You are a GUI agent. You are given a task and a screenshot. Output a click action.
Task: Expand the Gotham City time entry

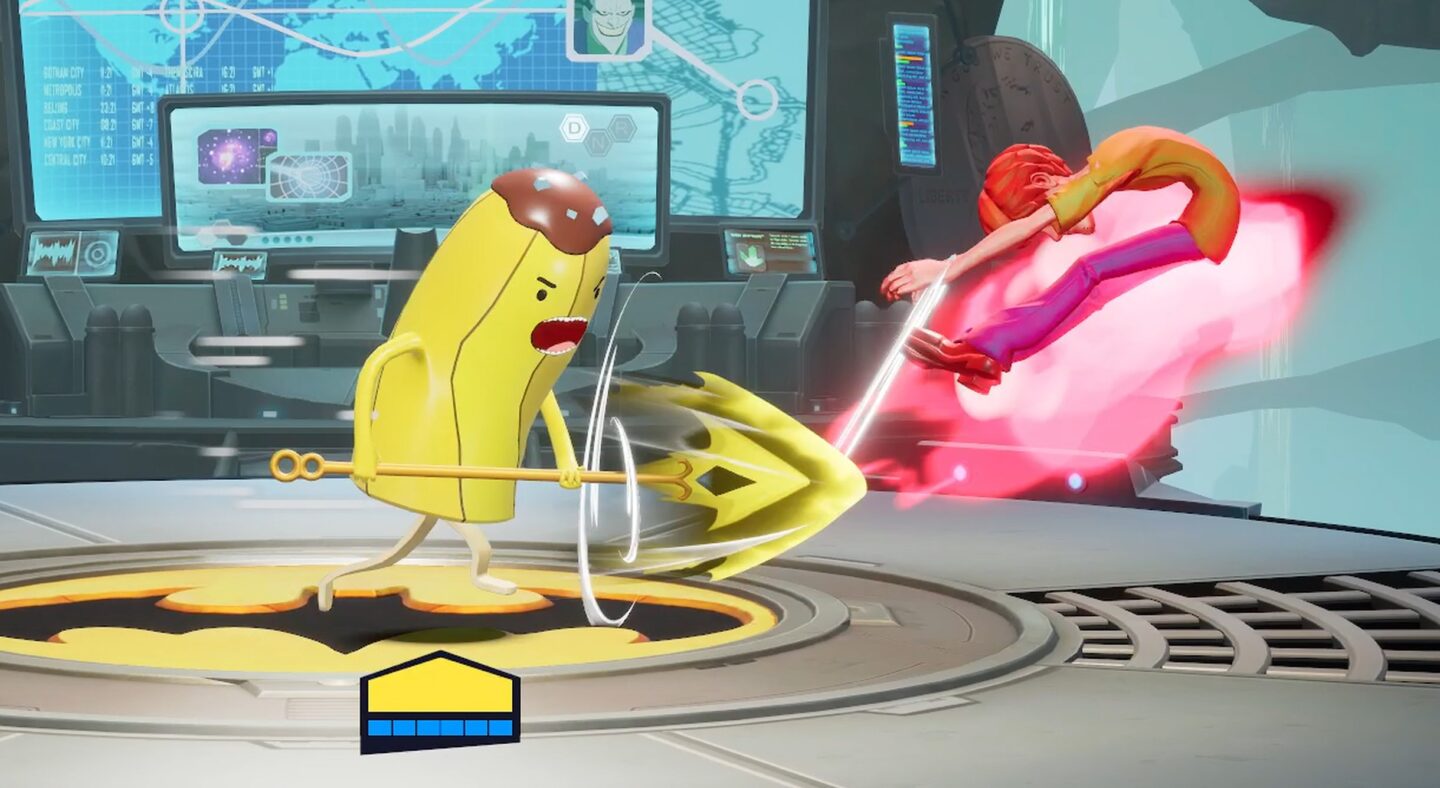coord(64,71)
